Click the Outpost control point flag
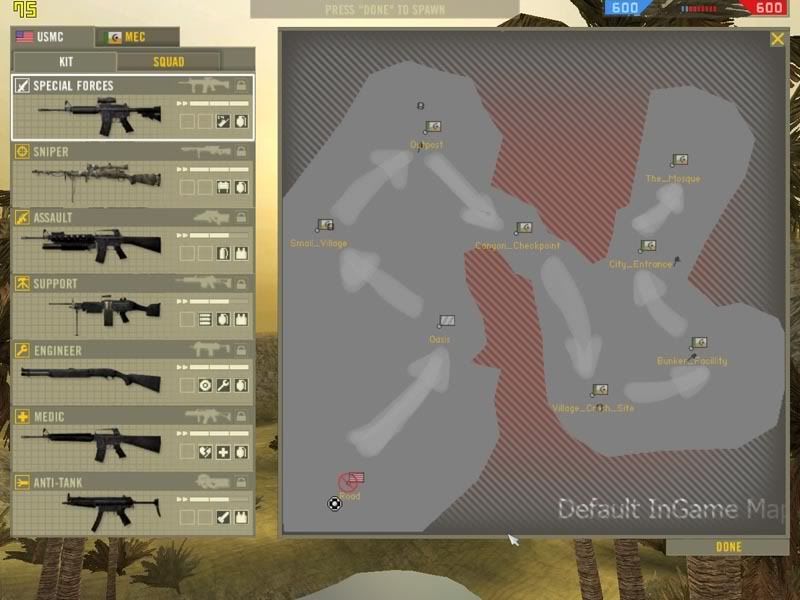800x600 pixels. 433,127
